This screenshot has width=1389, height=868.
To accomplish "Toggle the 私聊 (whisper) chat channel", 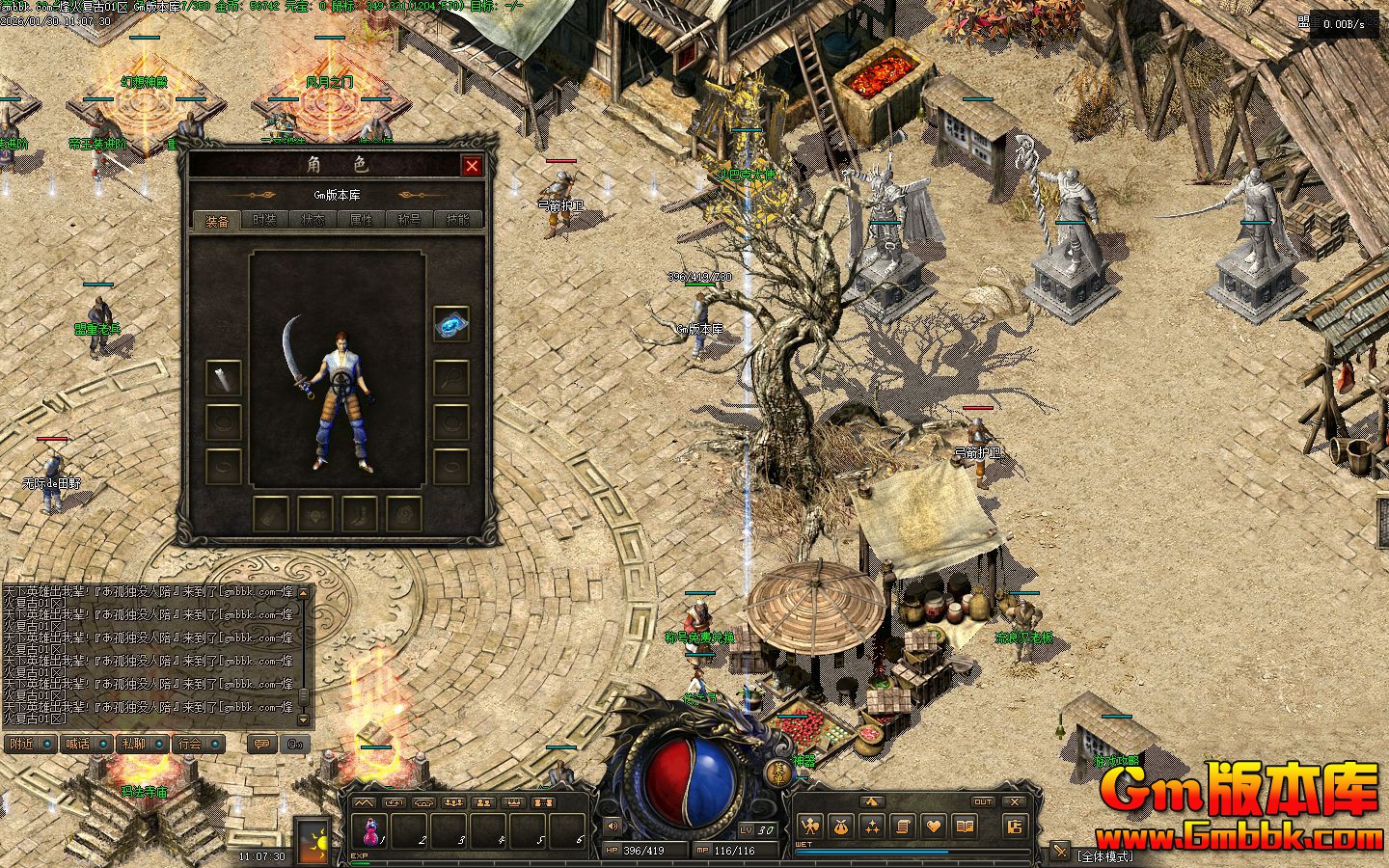I will [132, 744].
